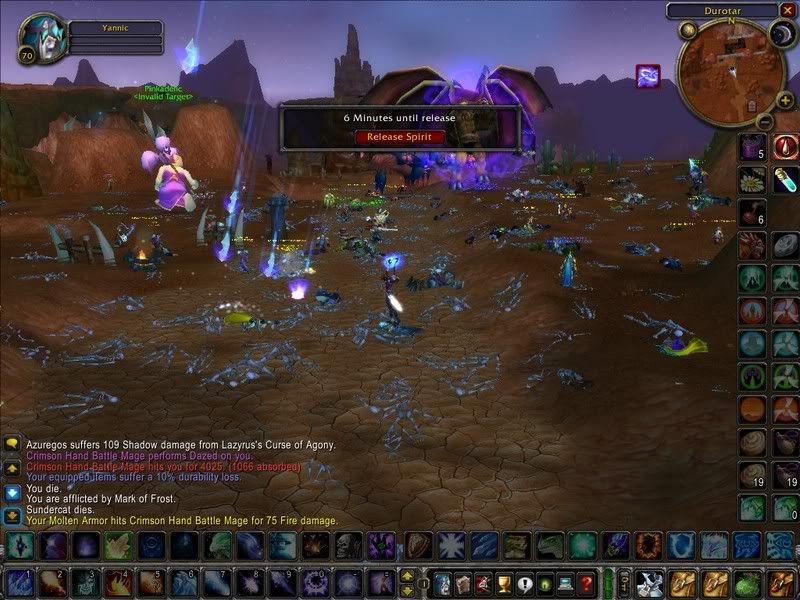Image resolution: width=800 pixels, height=600 pixels.
Task: Open the red question mark help button
Action: coord(586,584)
